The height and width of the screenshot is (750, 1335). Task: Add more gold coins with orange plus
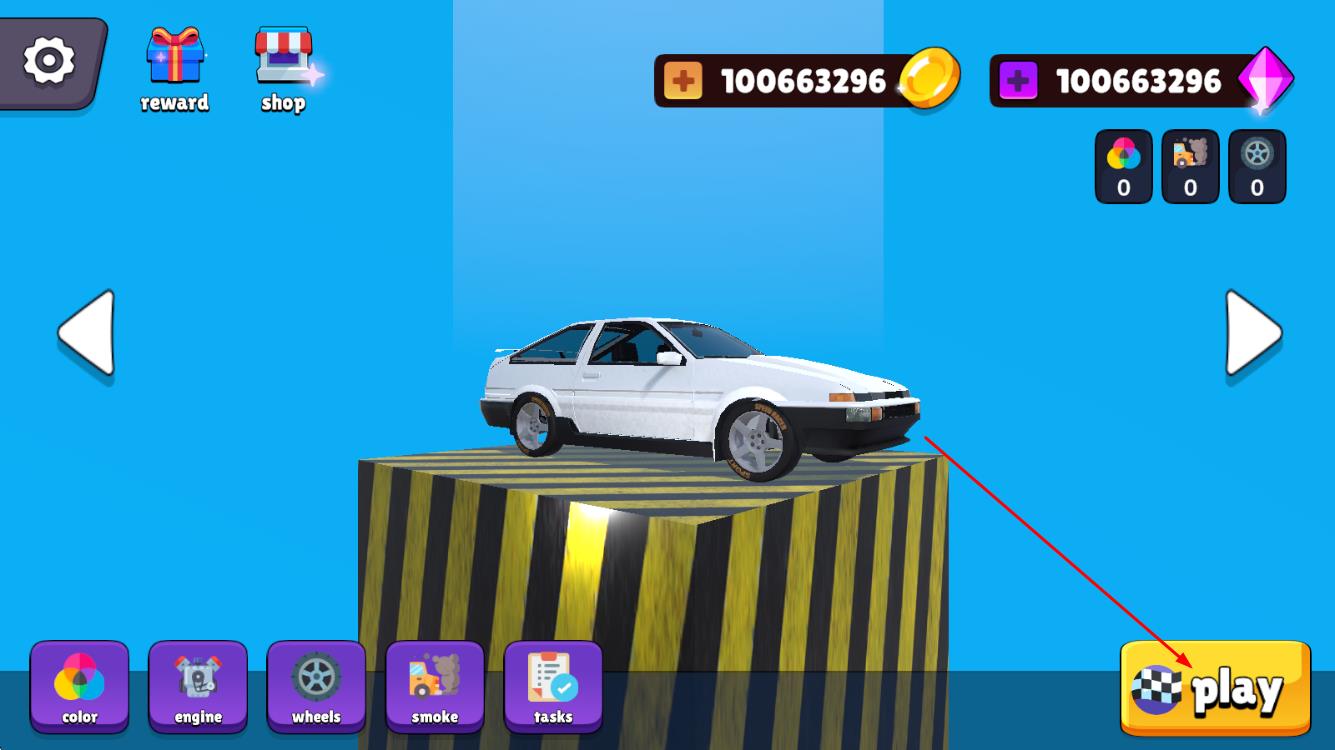(683, 81)
